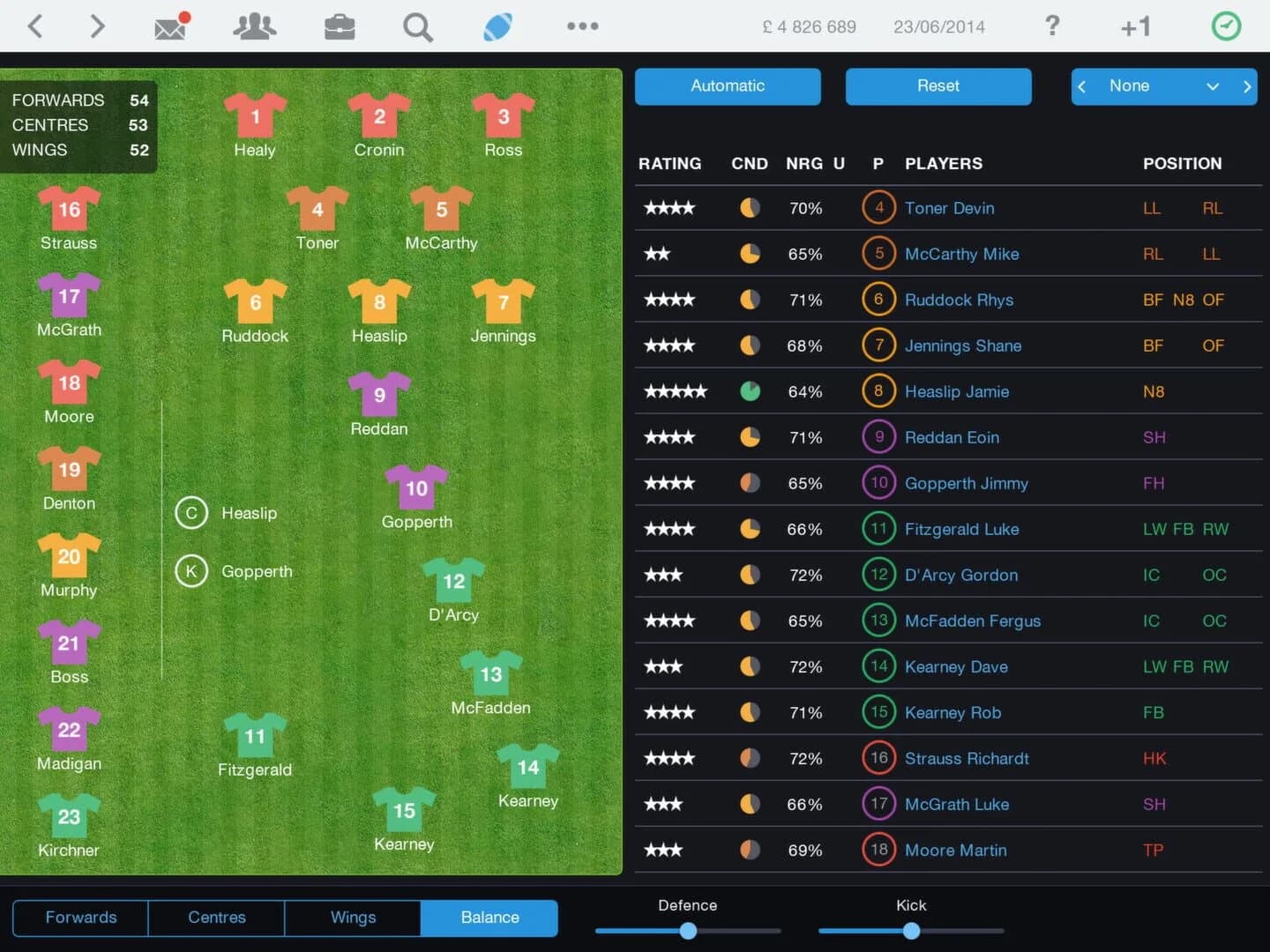This screenshot has height=952, width=1270.
Task: Switch to the Wings tab
Action: coord(352,918)
